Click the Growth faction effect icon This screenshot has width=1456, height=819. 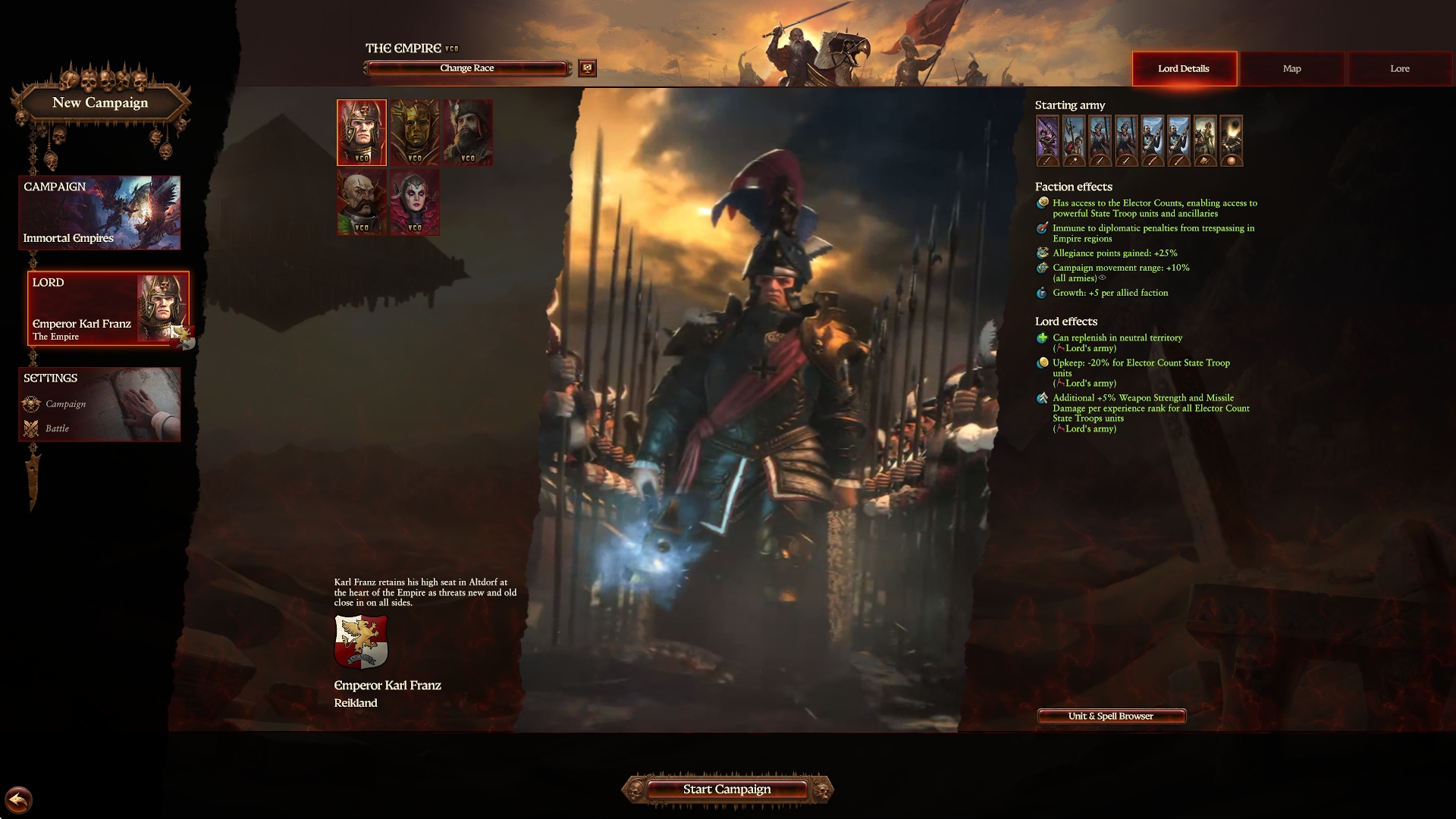(1041, 292)
